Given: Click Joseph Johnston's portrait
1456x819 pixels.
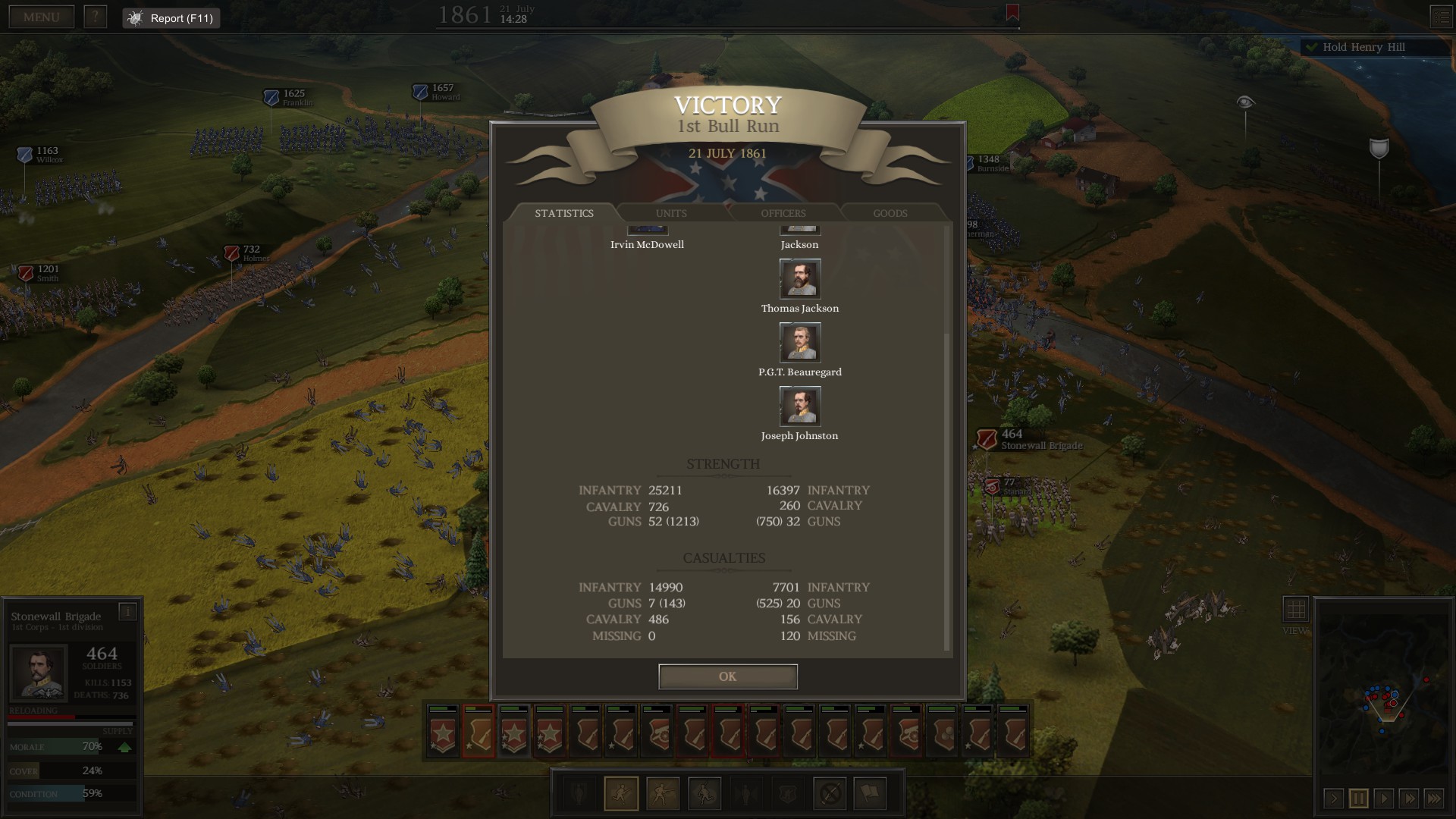Looking at the screenshot, I should tap(800, 406).
